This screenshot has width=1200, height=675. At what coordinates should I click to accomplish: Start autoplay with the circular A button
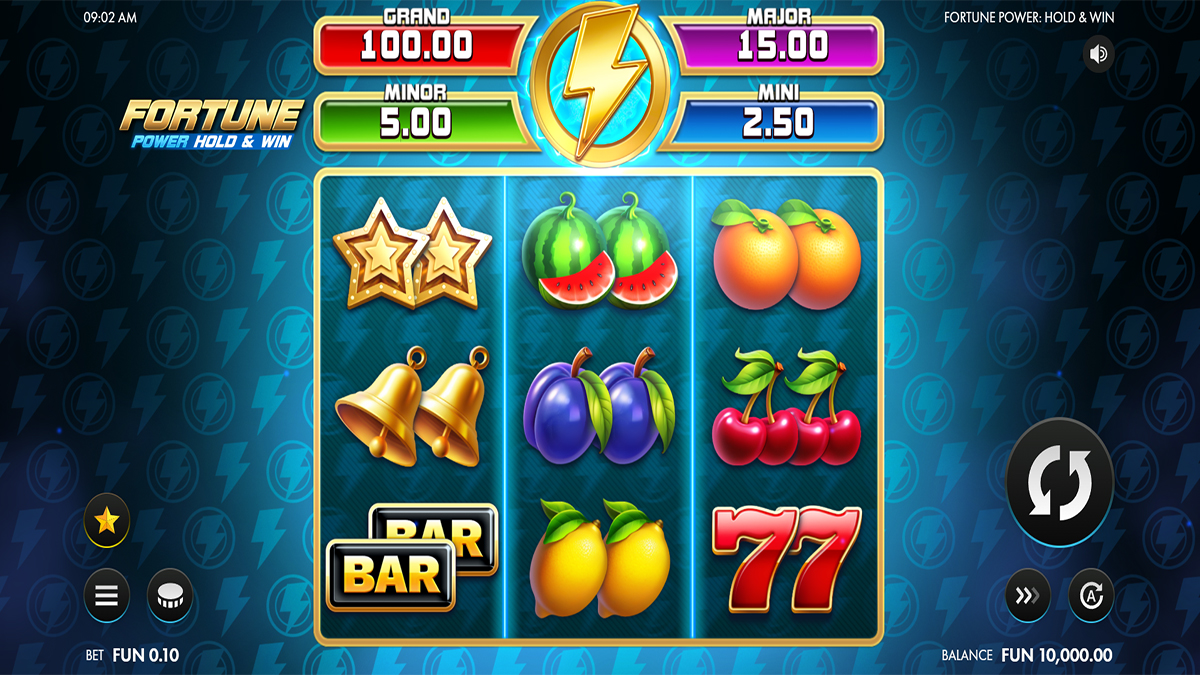tap(1092, 596)
